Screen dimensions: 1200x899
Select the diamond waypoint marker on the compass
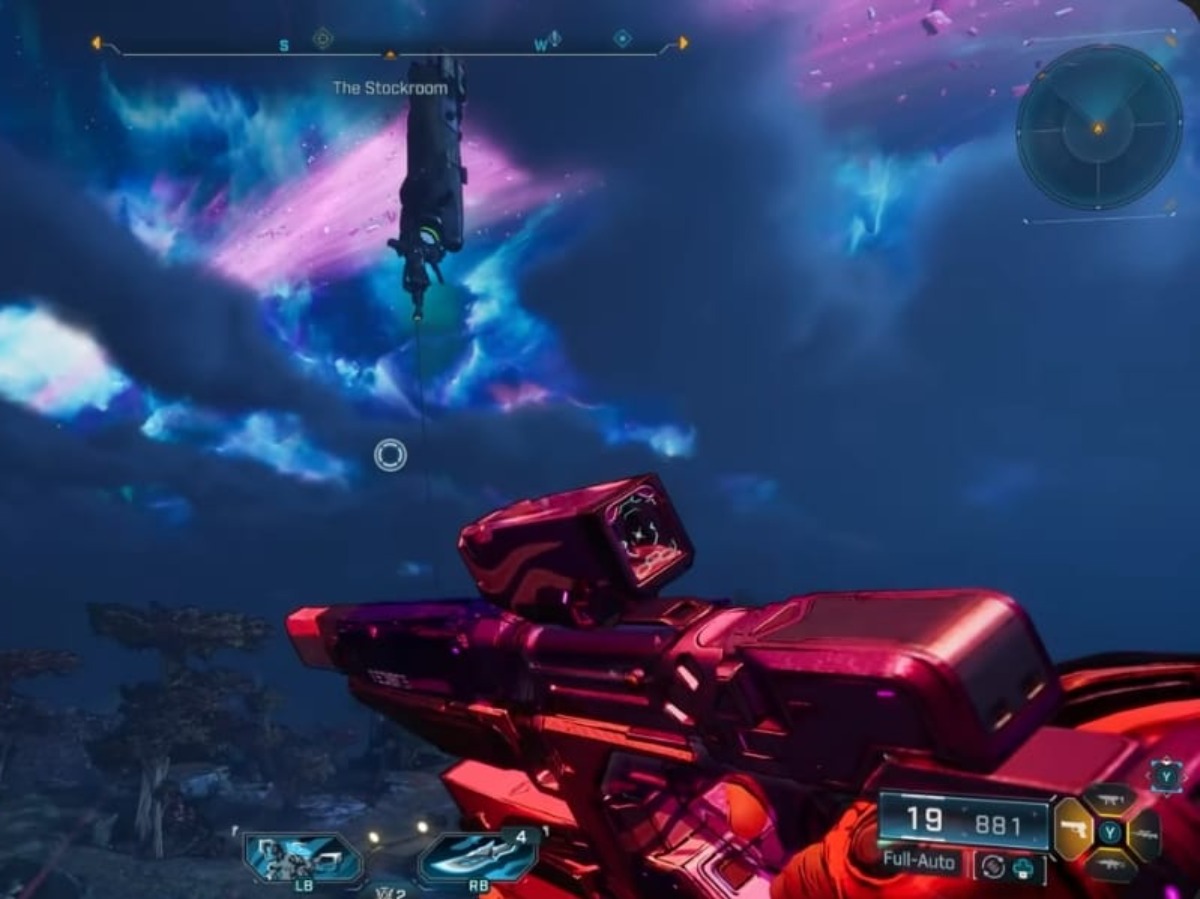[622, 39]
